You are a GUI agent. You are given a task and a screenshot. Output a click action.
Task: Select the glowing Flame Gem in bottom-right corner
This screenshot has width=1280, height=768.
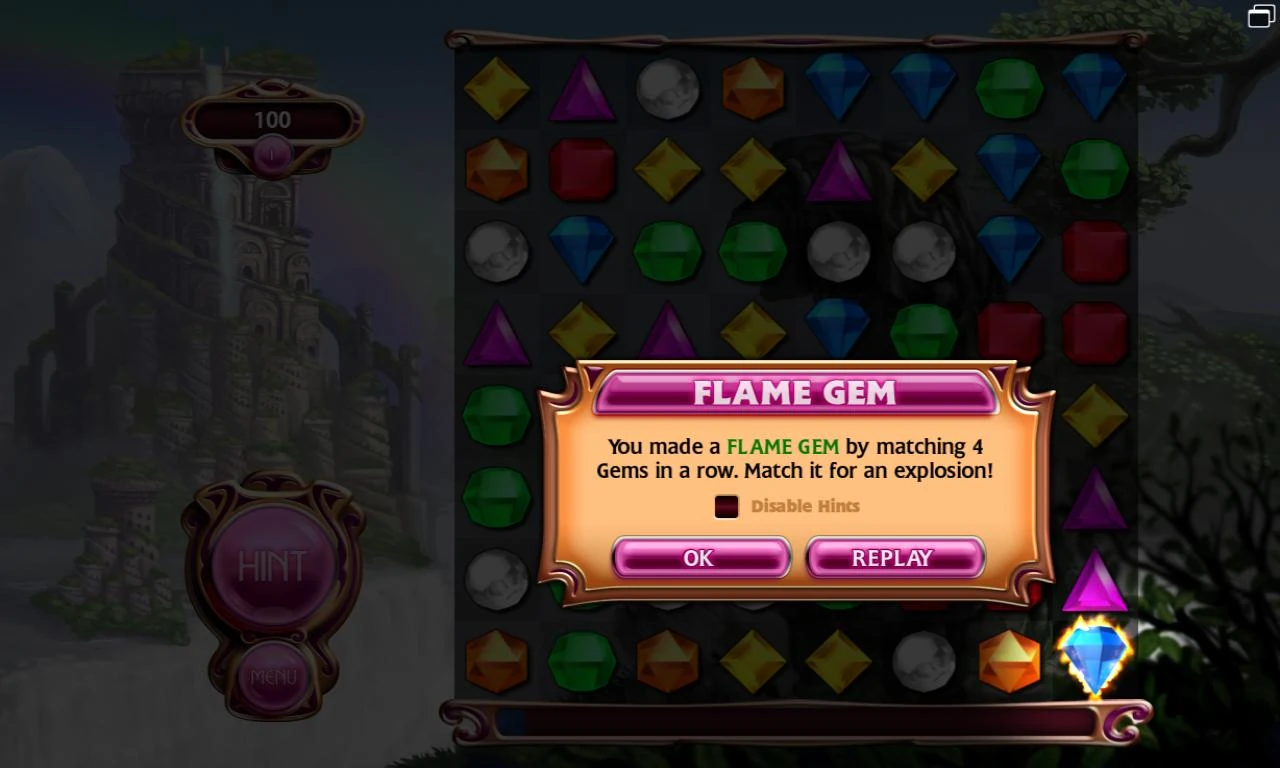(1094, 655)
